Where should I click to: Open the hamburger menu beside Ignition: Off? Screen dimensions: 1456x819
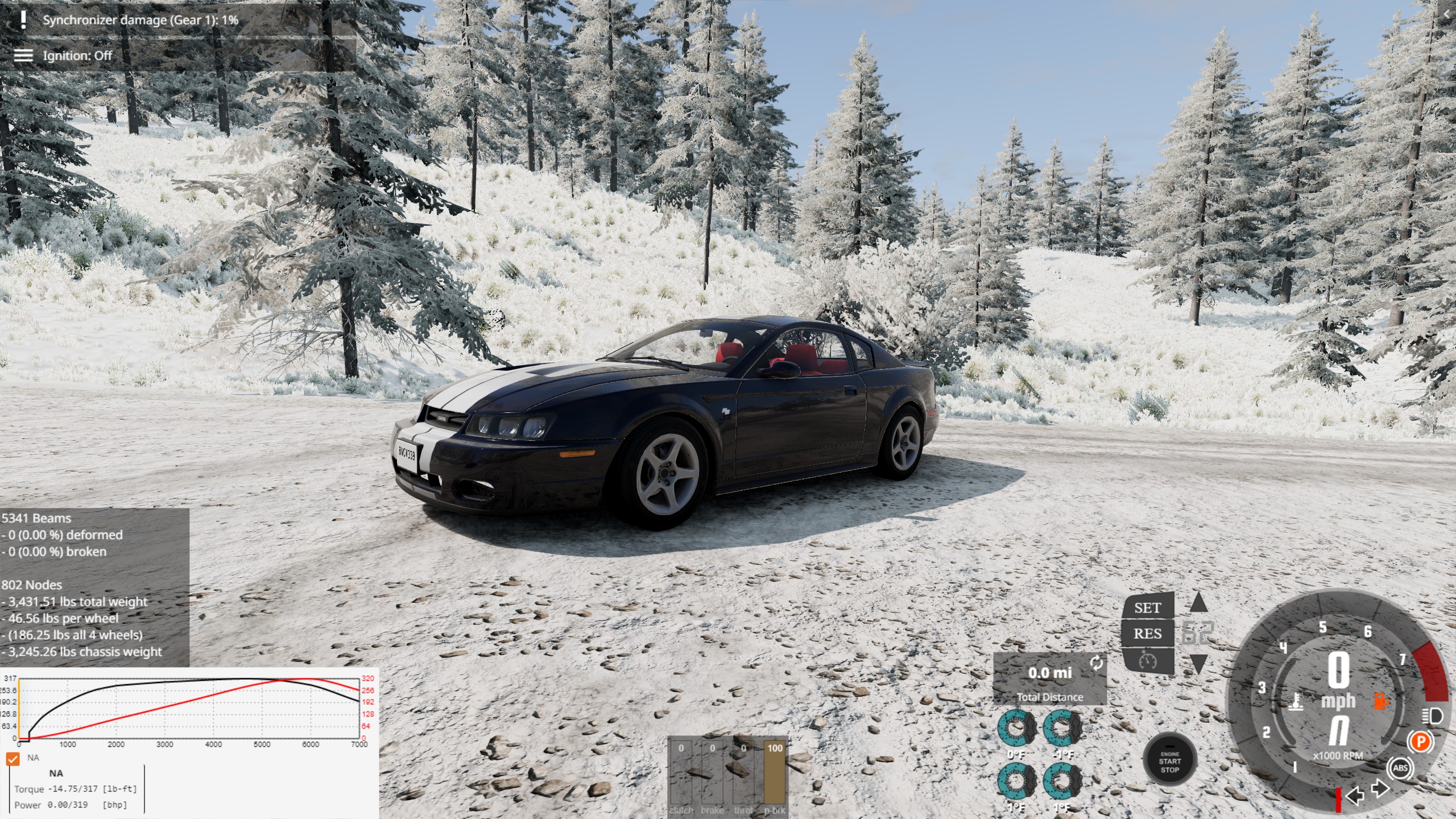coord(23,55)
